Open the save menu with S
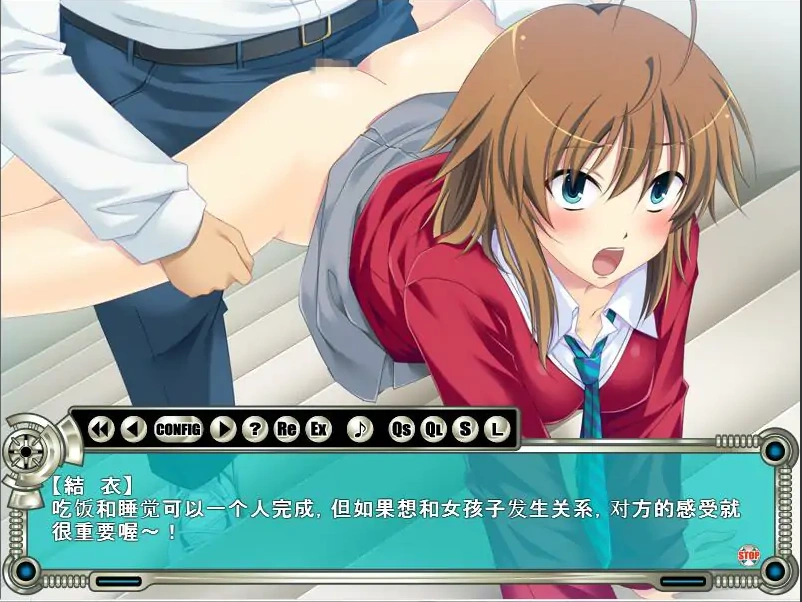The width and height of the screenshot is (802, 602). (465, 430)
